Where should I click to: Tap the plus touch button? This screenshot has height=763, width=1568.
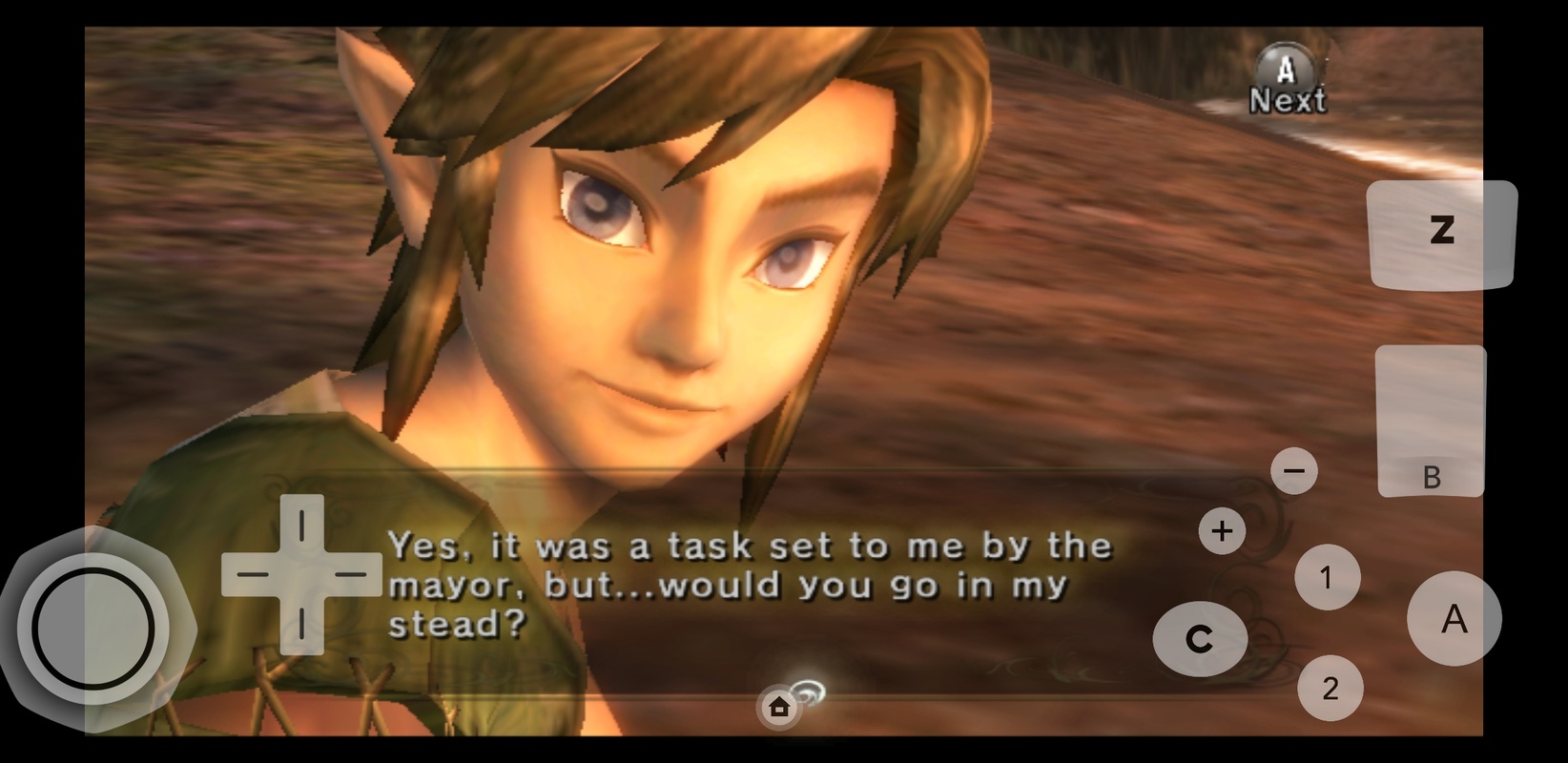1222,531
